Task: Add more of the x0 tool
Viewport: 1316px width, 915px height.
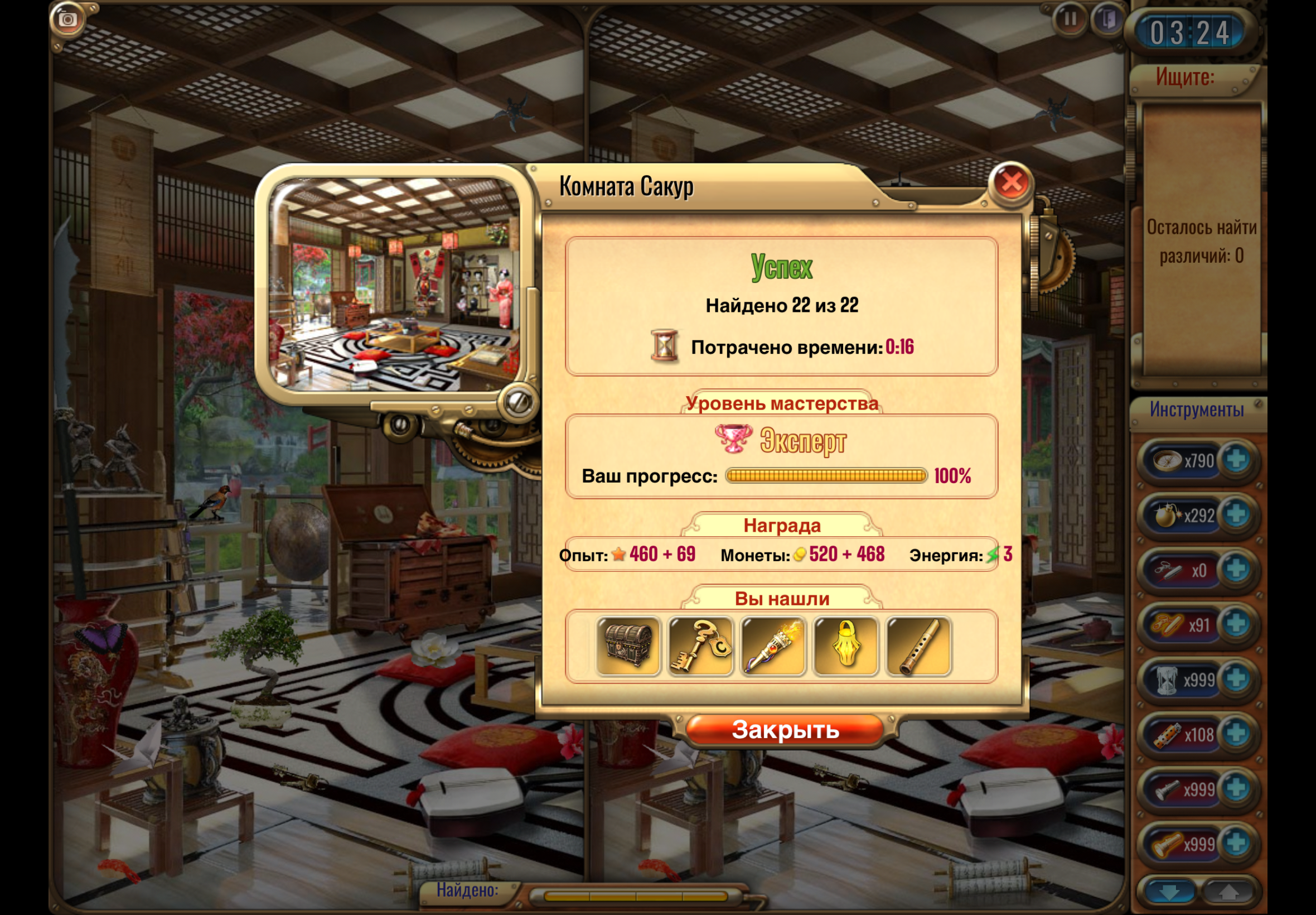Action: (1236, 569)
